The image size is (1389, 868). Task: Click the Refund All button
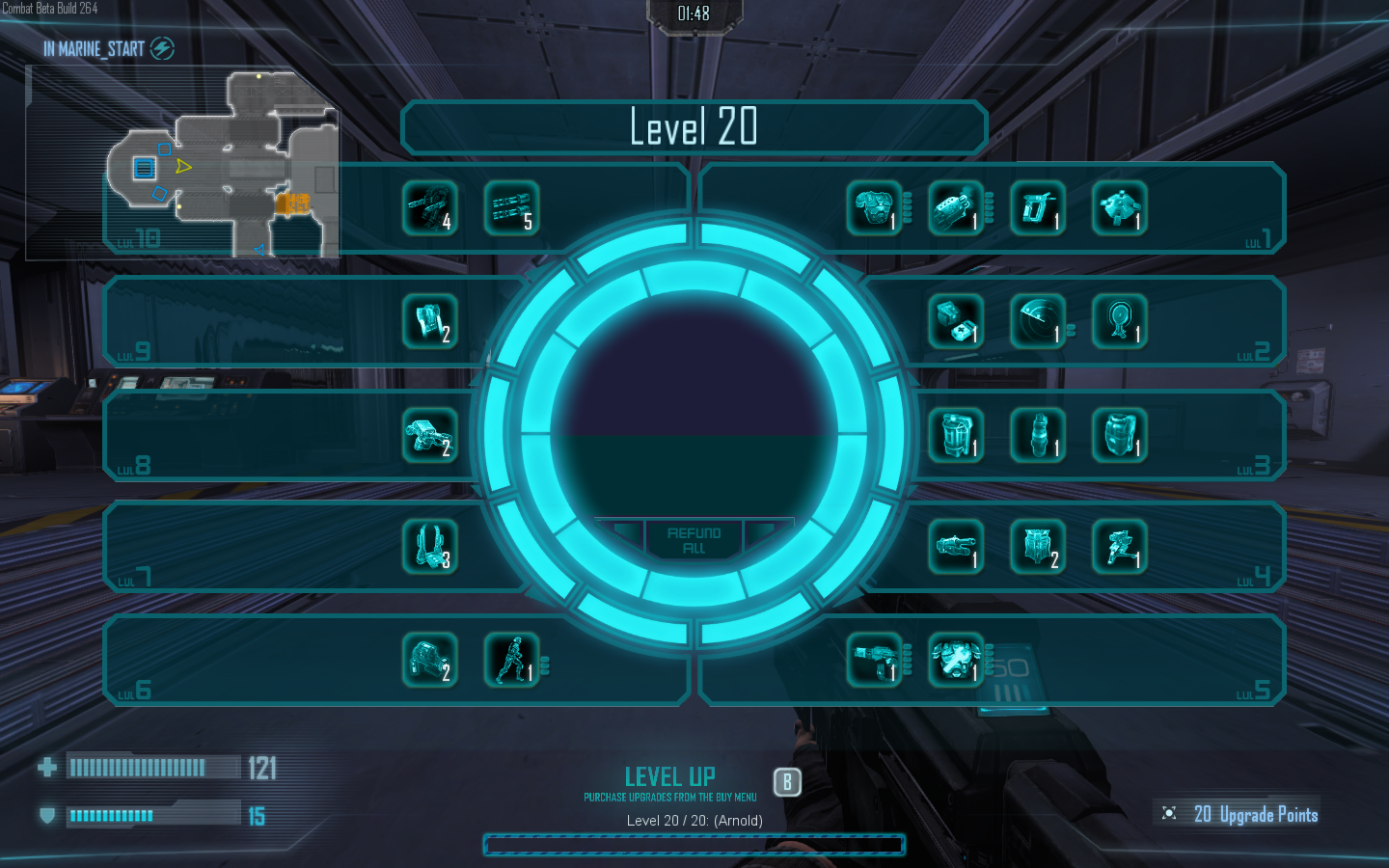[x=694, y=540]
